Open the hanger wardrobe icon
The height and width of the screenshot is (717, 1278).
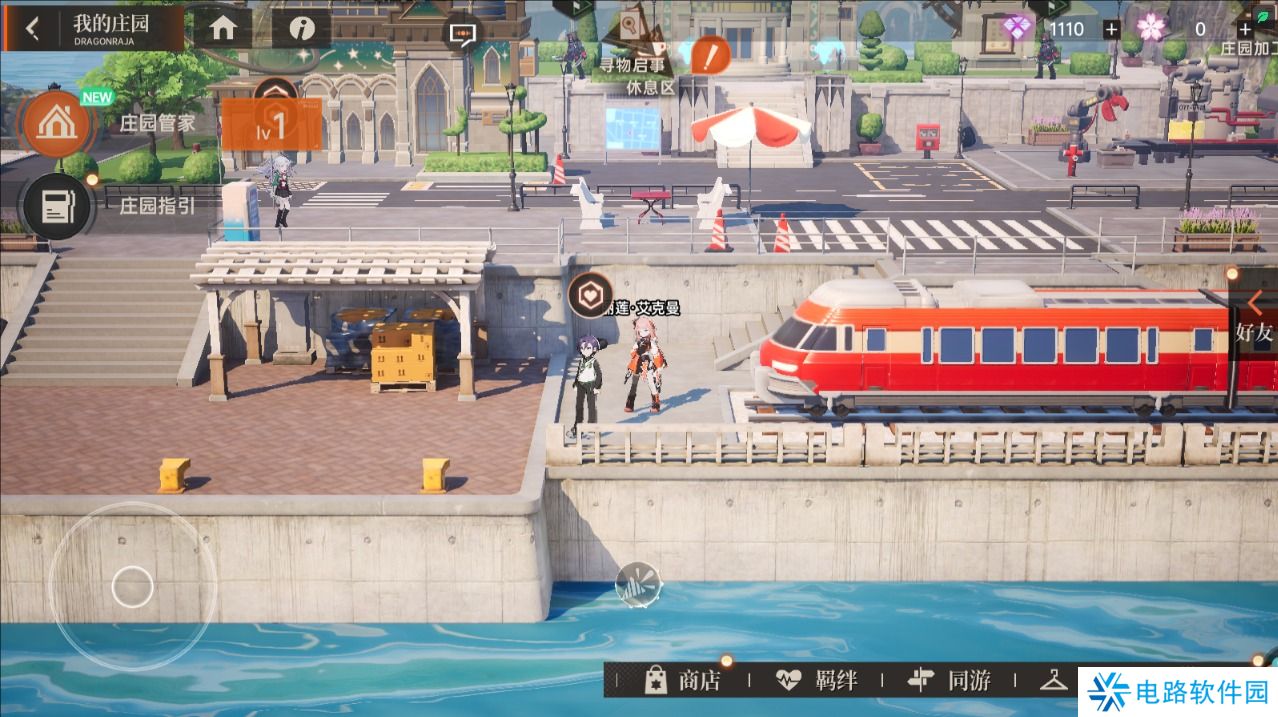pos(1054,680)
